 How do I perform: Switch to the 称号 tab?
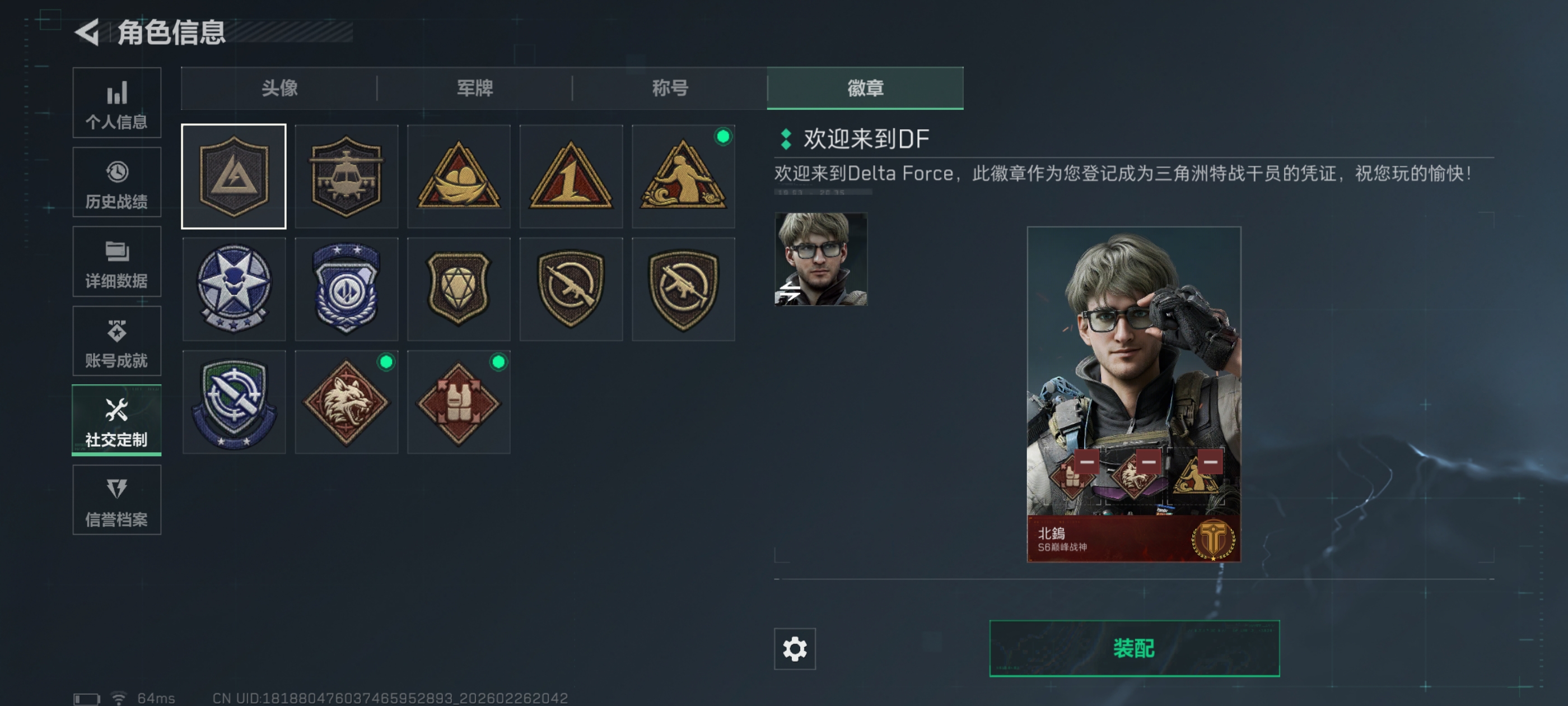(x=670, y=89)
